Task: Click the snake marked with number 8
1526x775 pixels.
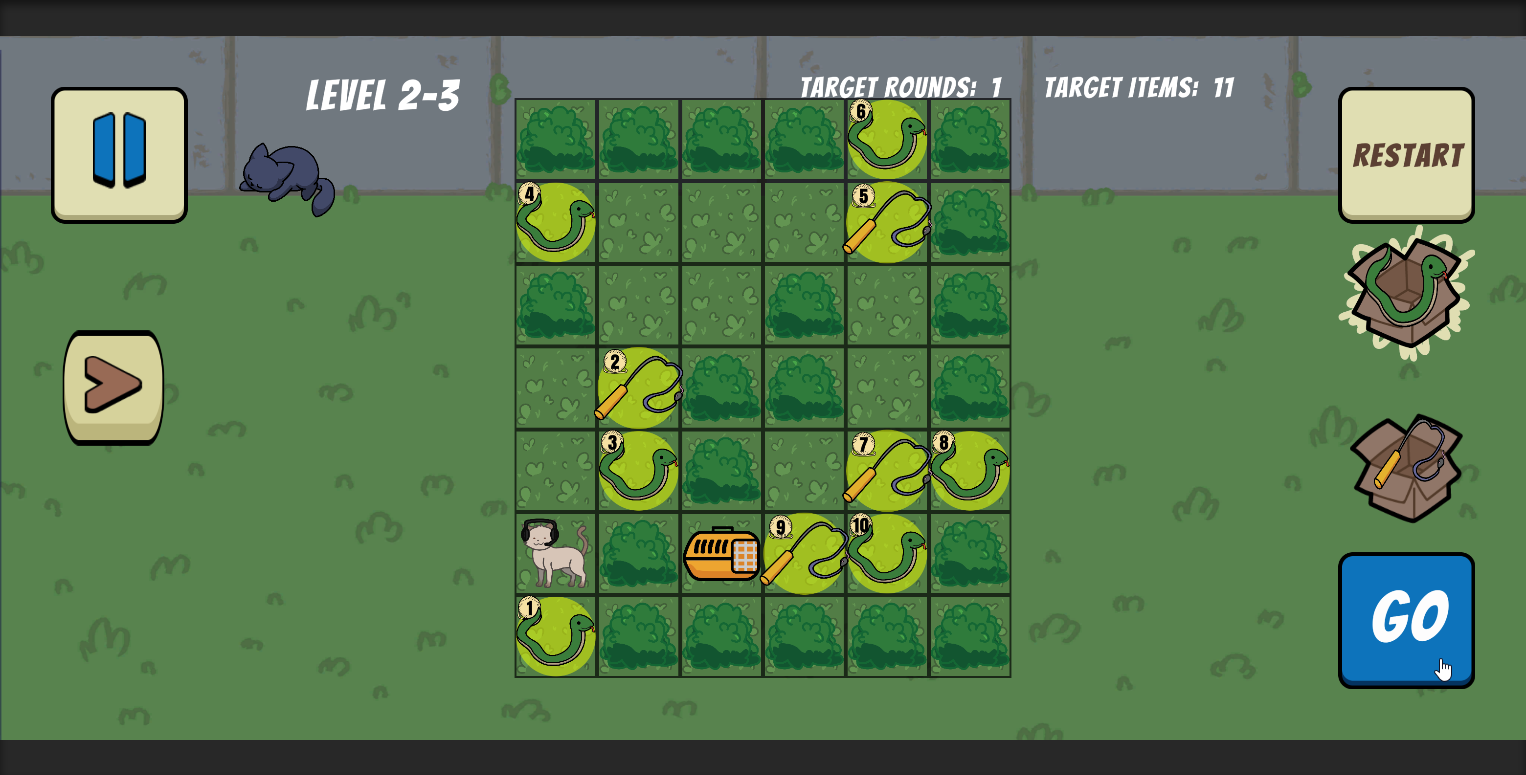Action: [968, 470]
